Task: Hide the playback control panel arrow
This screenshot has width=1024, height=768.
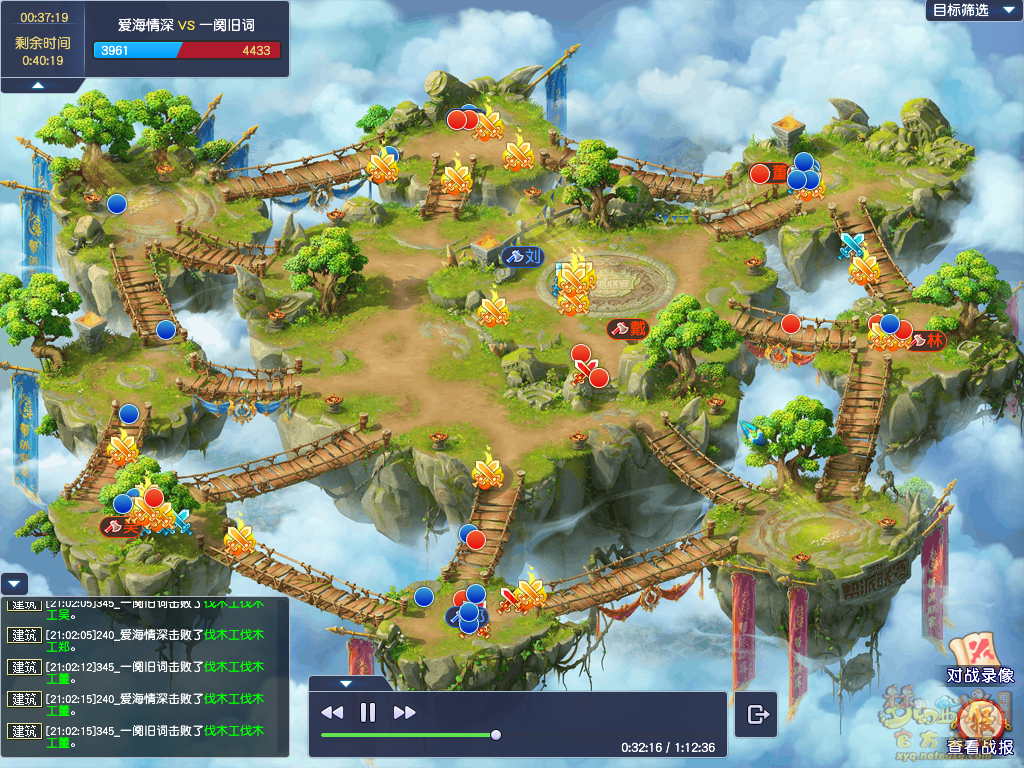Action: coord(346,684)
